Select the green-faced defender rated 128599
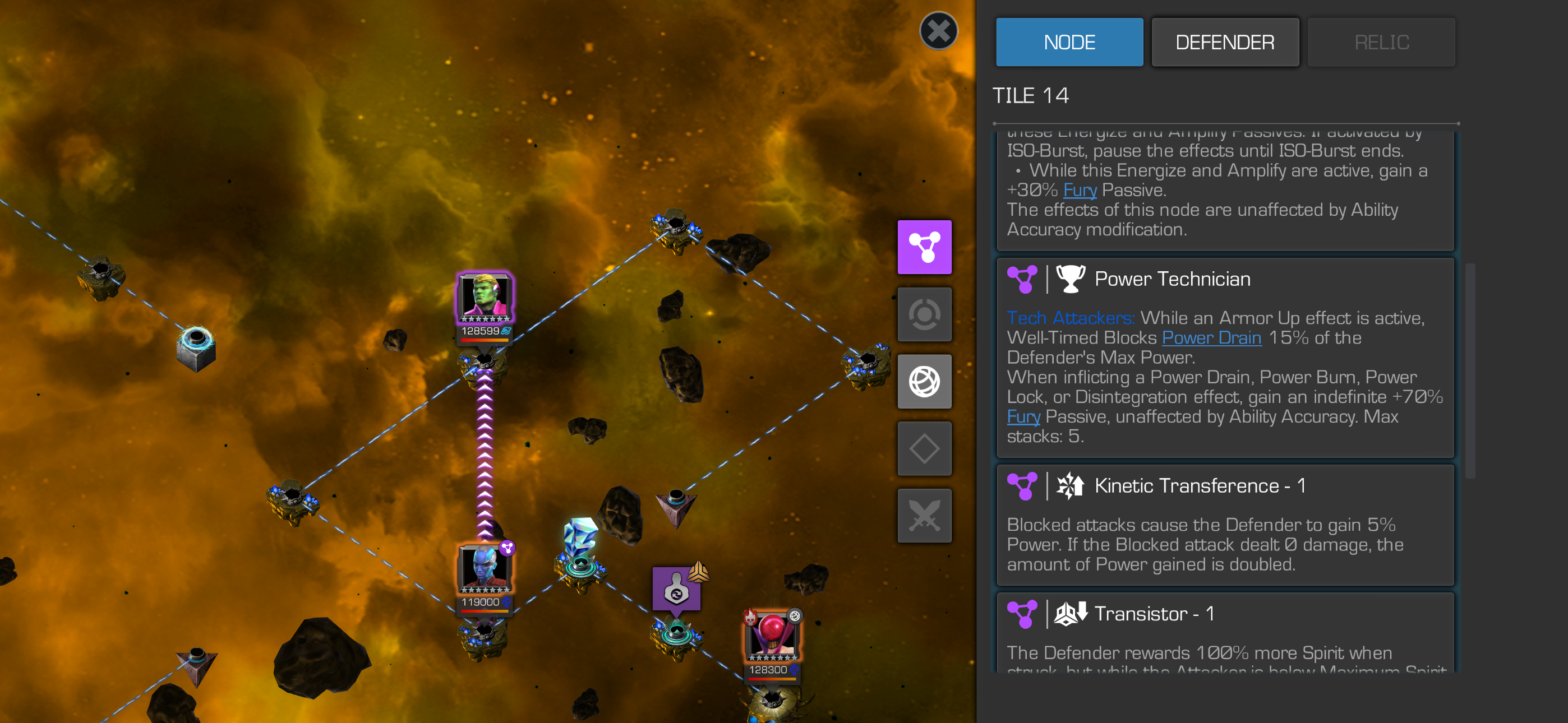The width and height of the screenshot is (1568, 723). tap(485, 298)
